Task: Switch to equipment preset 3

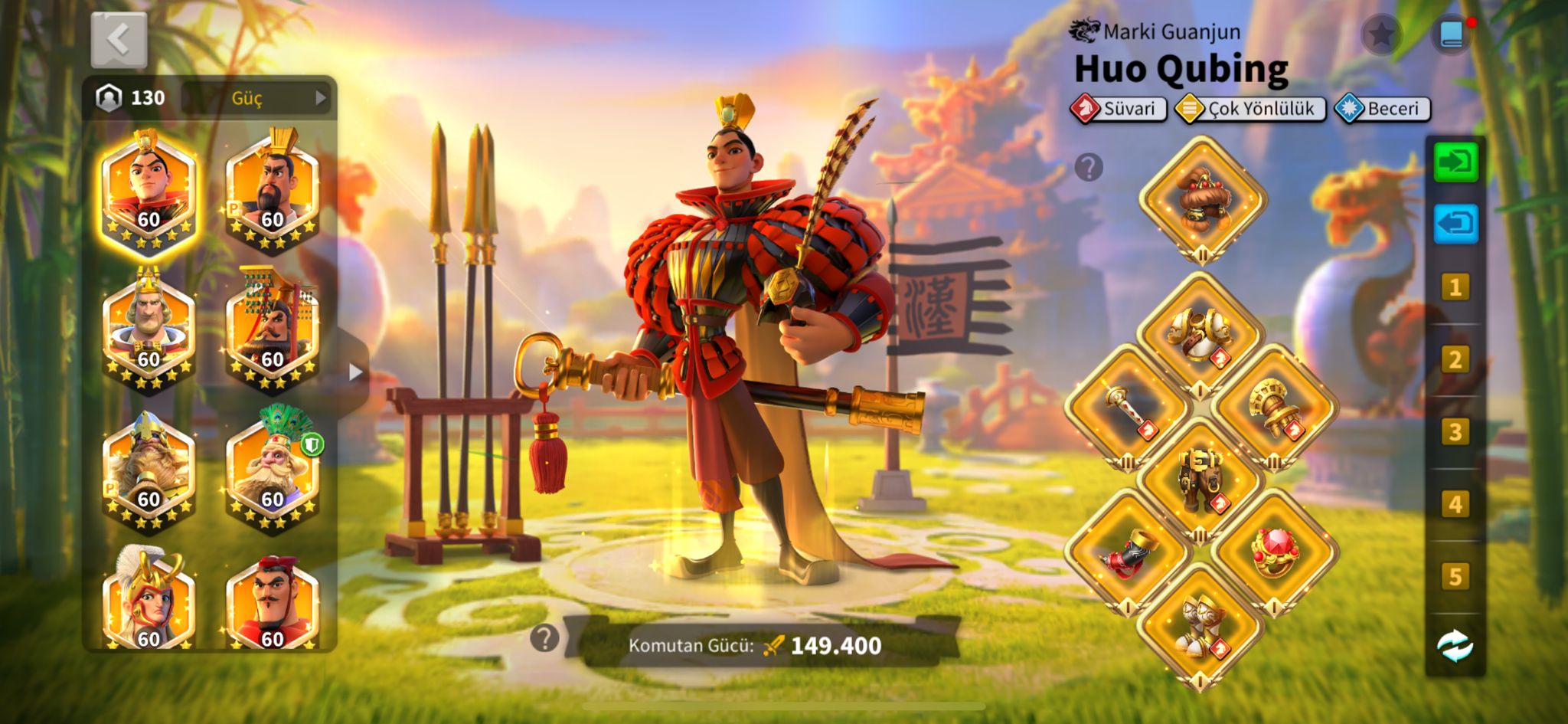Action: (1455, 432)
